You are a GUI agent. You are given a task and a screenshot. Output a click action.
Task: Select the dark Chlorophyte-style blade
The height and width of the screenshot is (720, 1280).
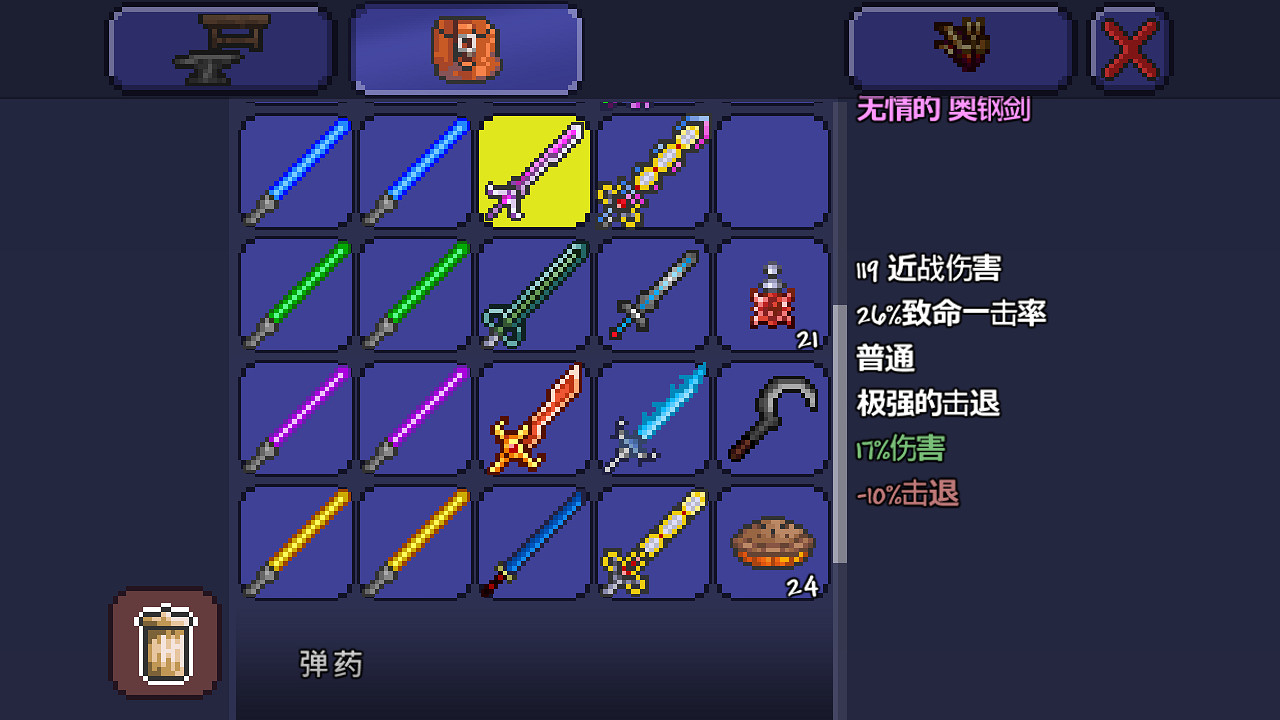(x=533, y=295)
